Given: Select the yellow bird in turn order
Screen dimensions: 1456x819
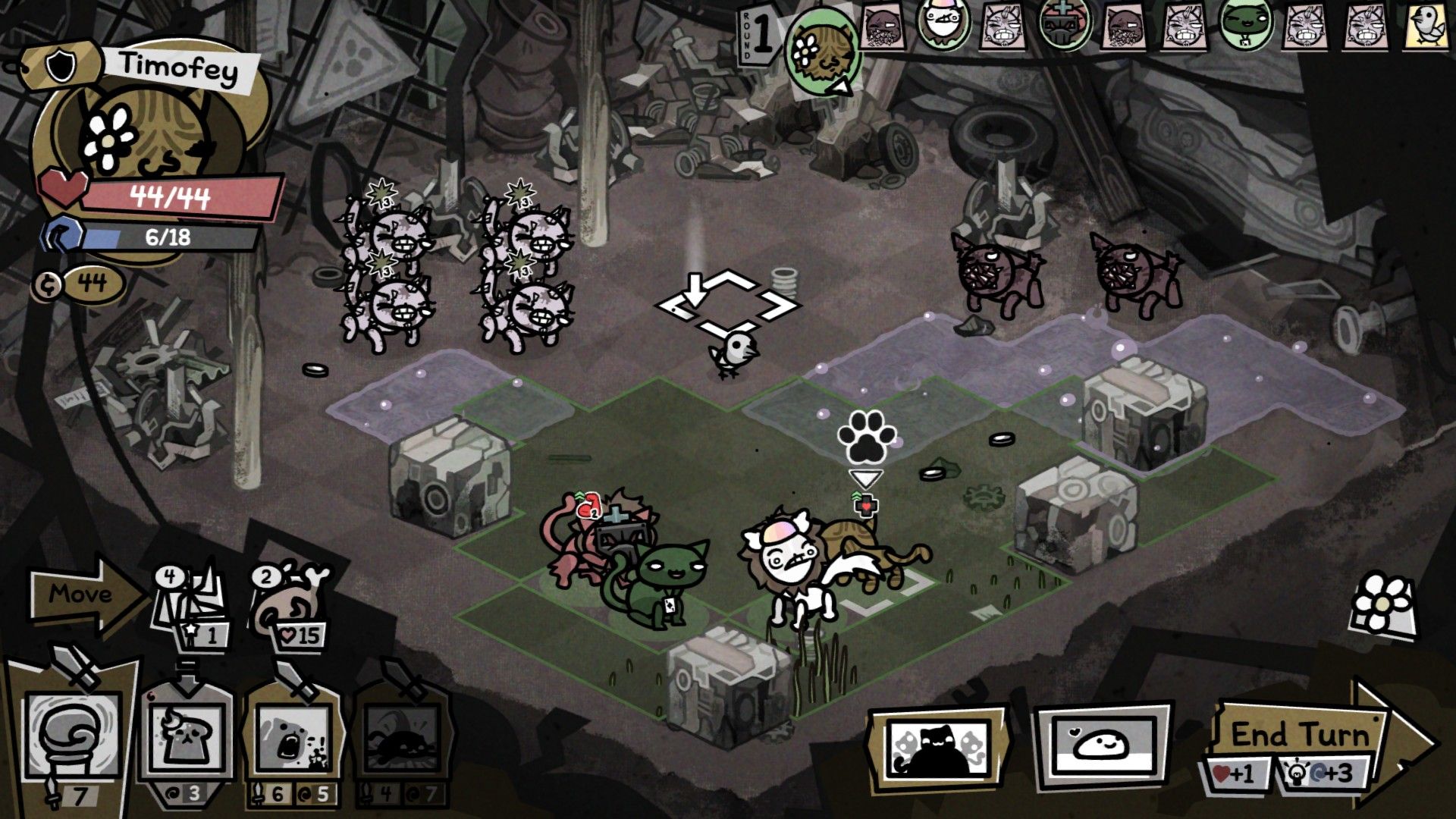Looking at the screenshot, I should click(x=1426, y=27).
